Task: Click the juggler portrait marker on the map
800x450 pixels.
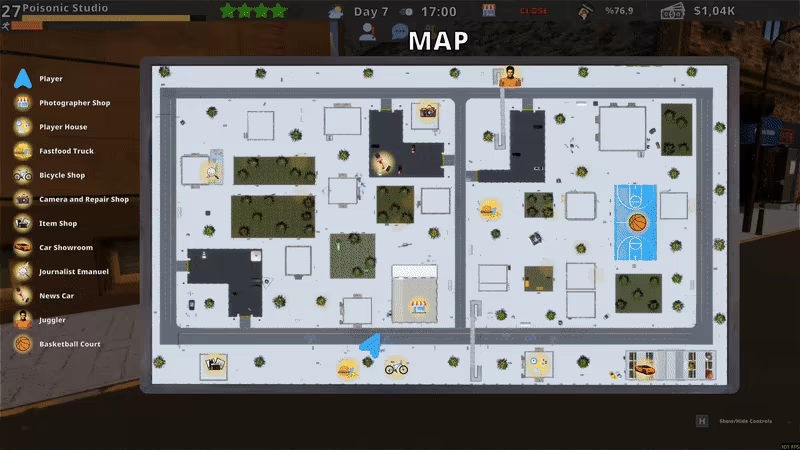Action: [x=510, y=76]
